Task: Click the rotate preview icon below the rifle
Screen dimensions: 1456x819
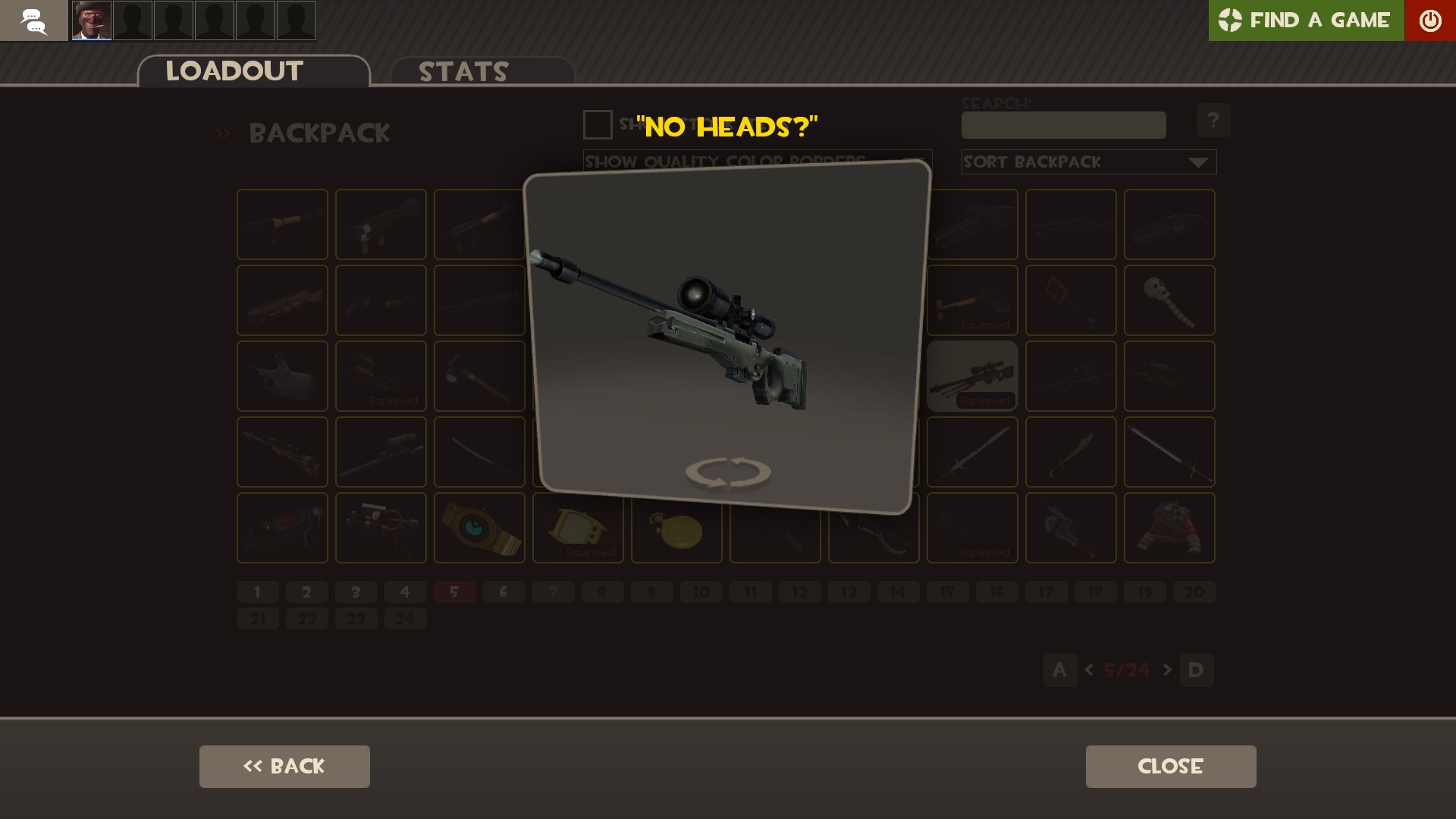Action: pyautogui.click(x=726, y=472)
